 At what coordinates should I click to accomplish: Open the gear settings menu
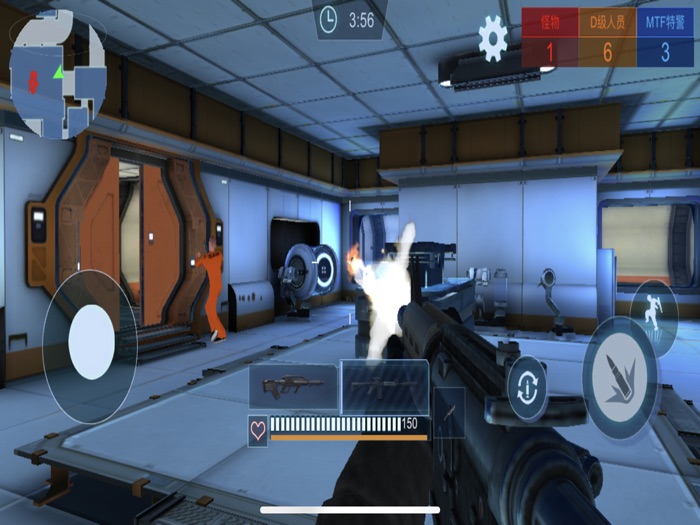[493, 38]
